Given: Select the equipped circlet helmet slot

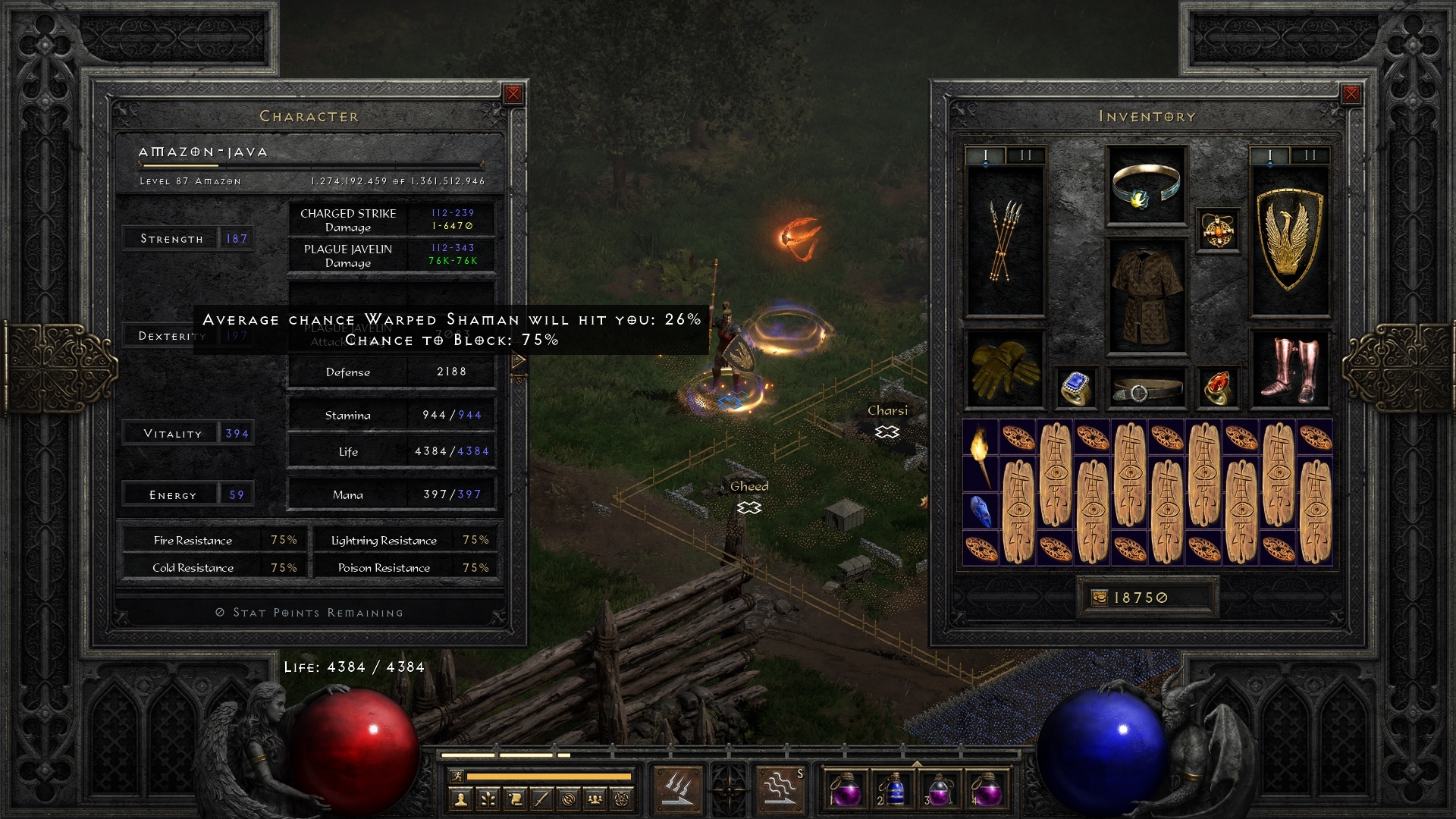Looking at the screenshot, I should (1146, 186).
